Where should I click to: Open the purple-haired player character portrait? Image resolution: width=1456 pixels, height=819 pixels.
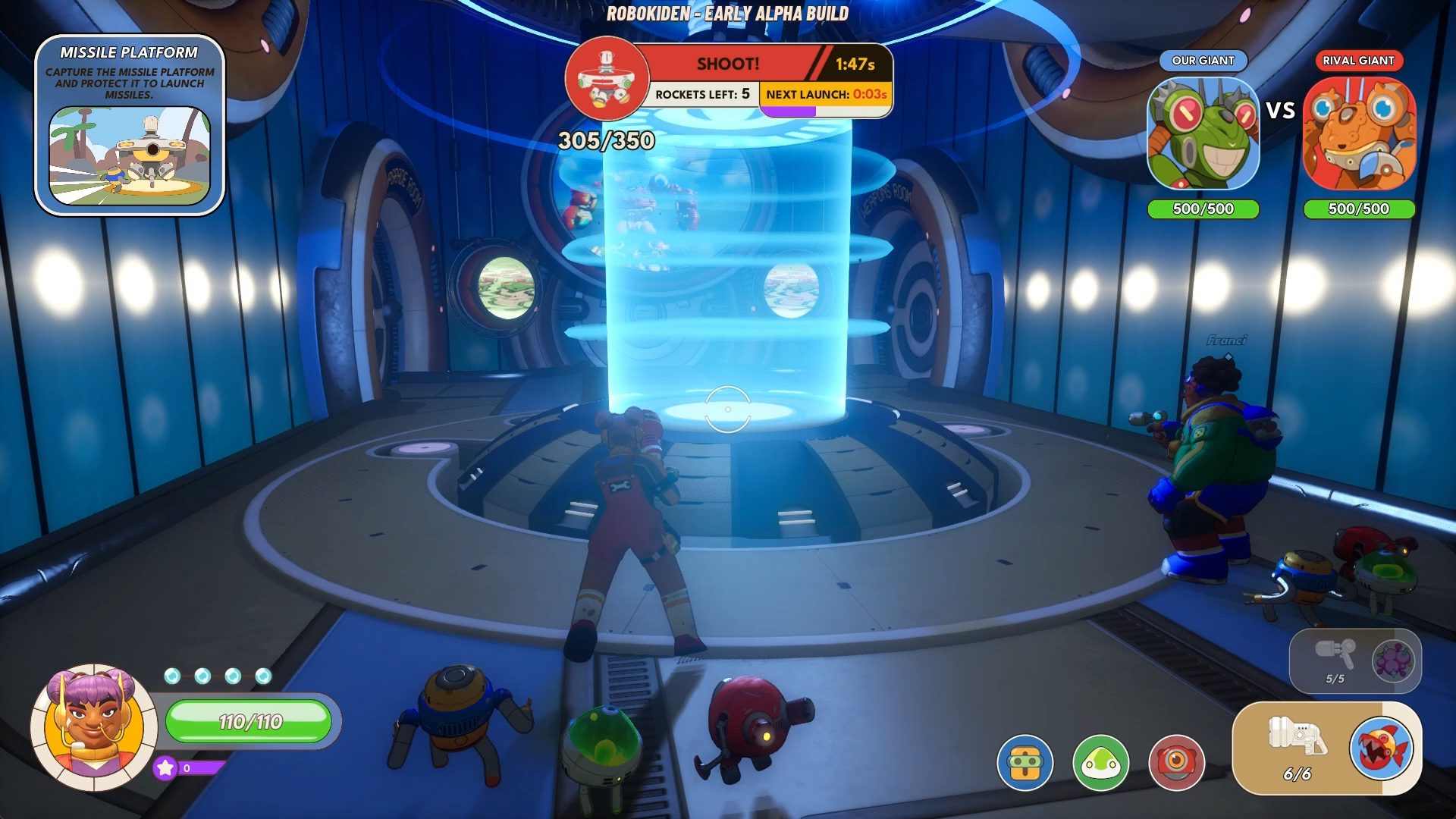point(93,726)
